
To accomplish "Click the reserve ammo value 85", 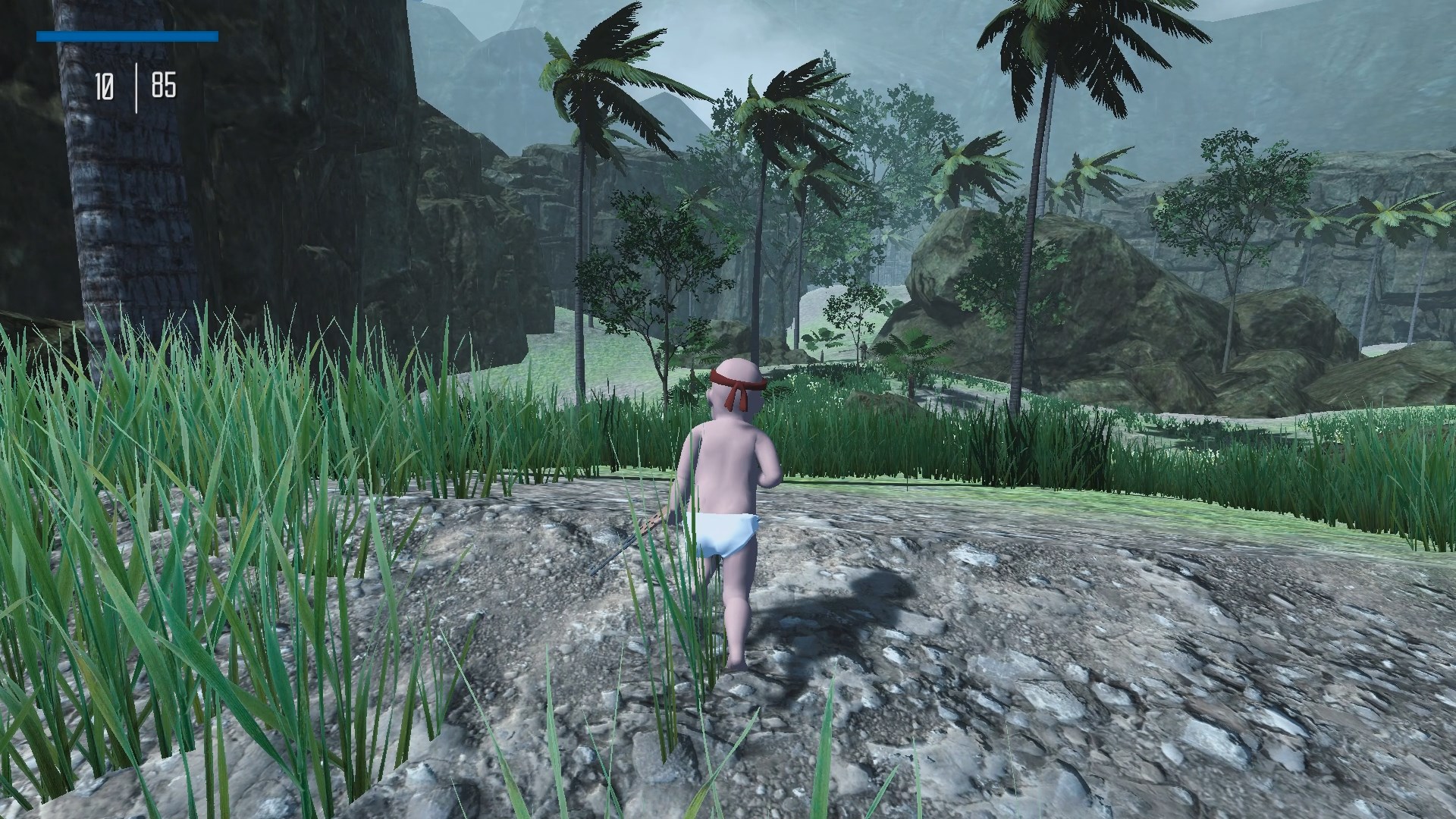I will [x=163, y=83].
